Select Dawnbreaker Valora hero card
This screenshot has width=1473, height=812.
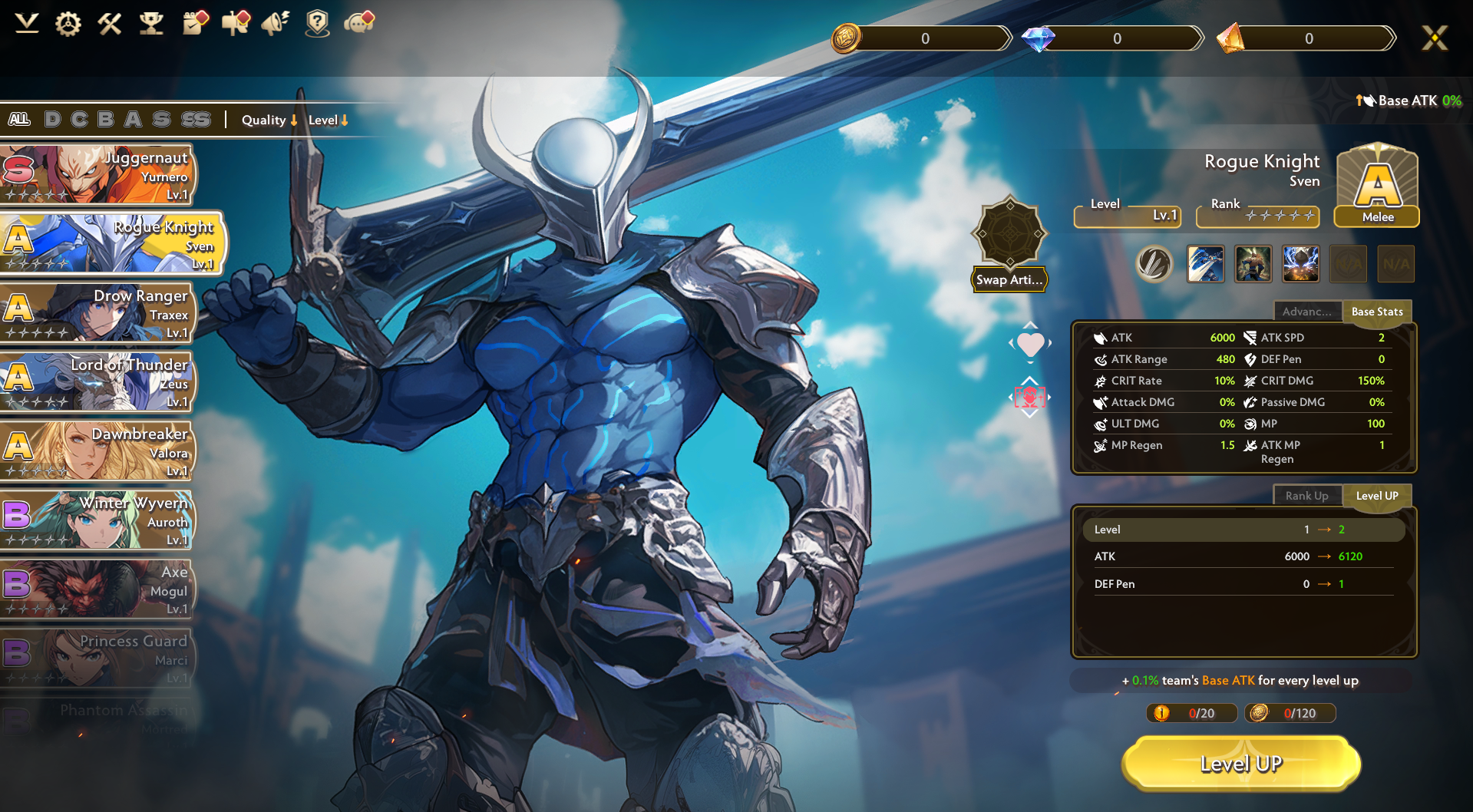(97, 451)
